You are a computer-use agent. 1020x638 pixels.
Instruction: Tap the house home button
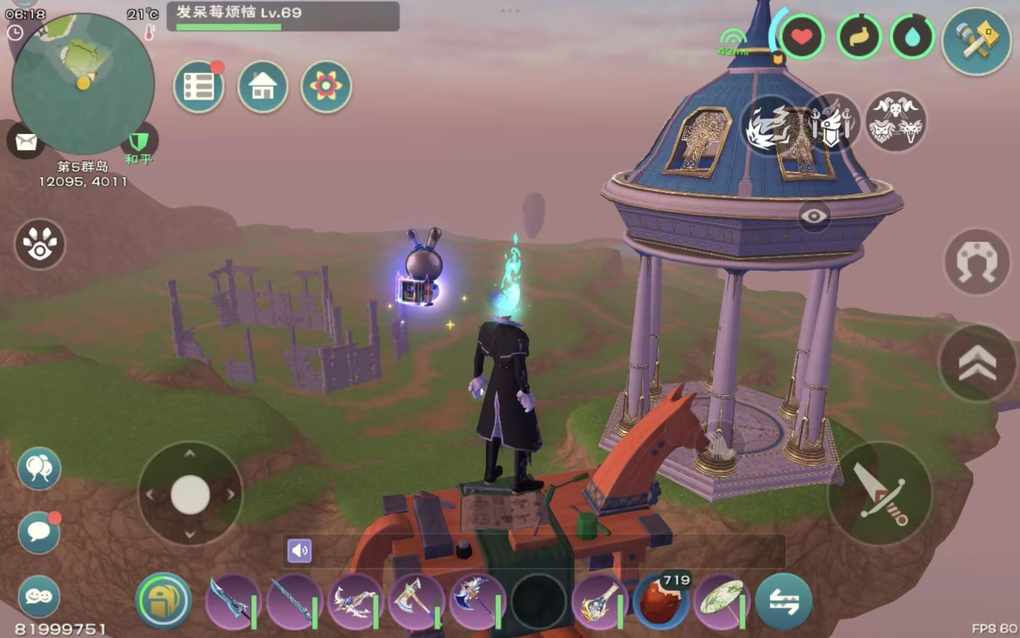click(x=262, y=88)
